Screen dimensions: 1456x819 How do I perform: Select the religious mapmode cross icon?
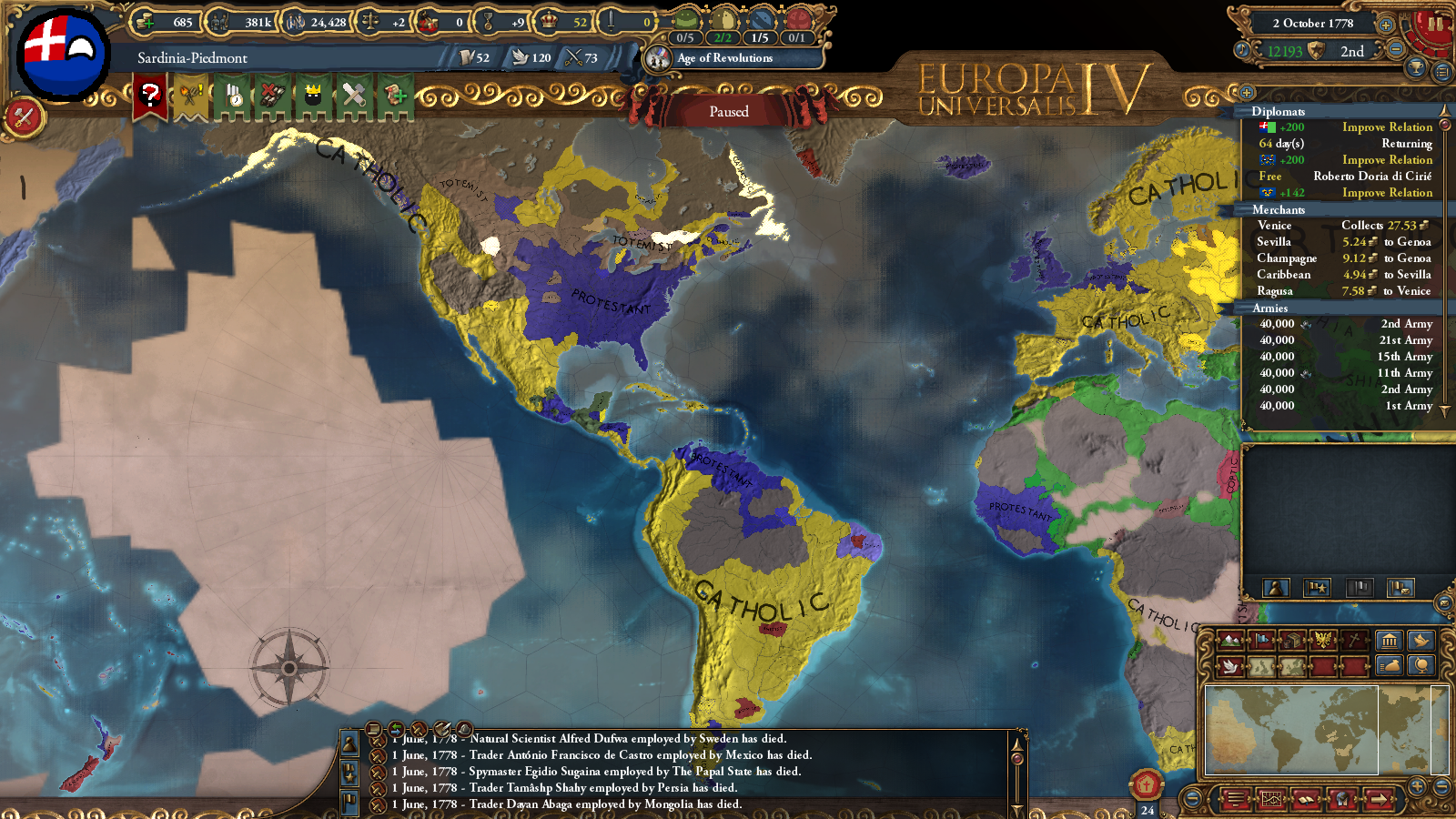1354,639
